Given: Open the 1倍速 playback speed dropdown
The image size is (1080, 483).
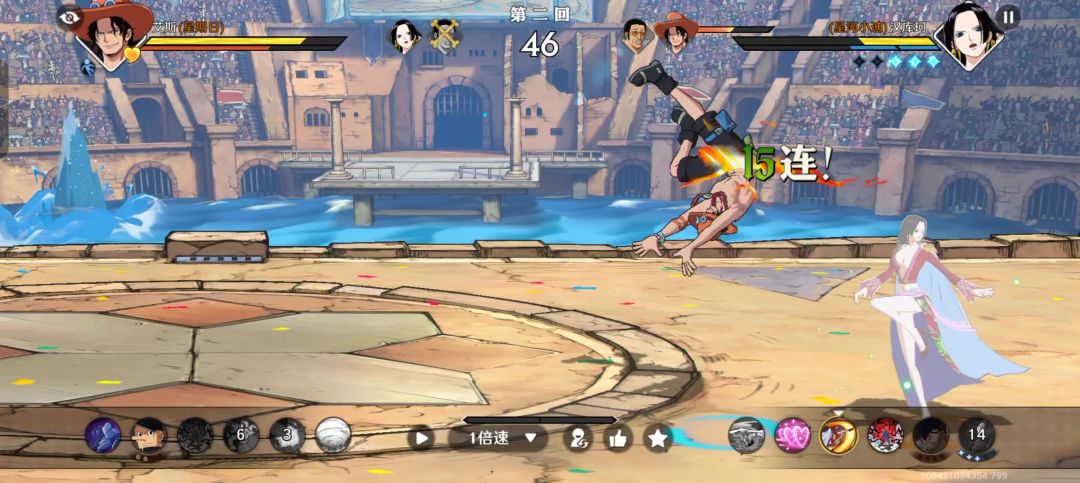Looking at the screenshot, I should click(x=497, y=437).
